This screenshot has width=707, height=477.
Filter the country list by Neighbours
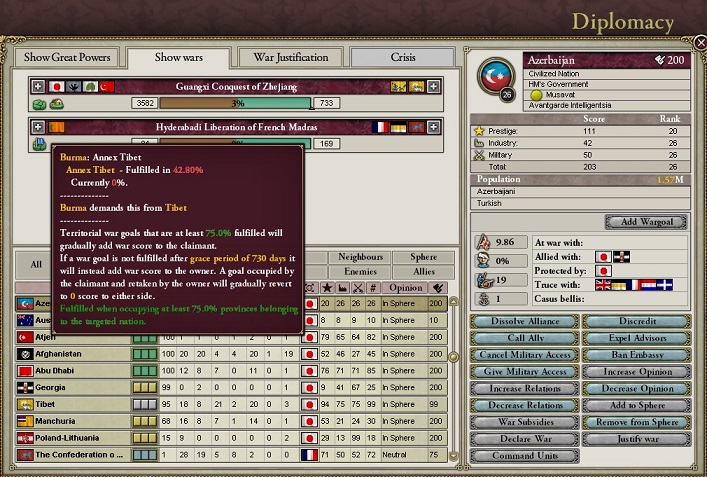[x=360, y=257]
